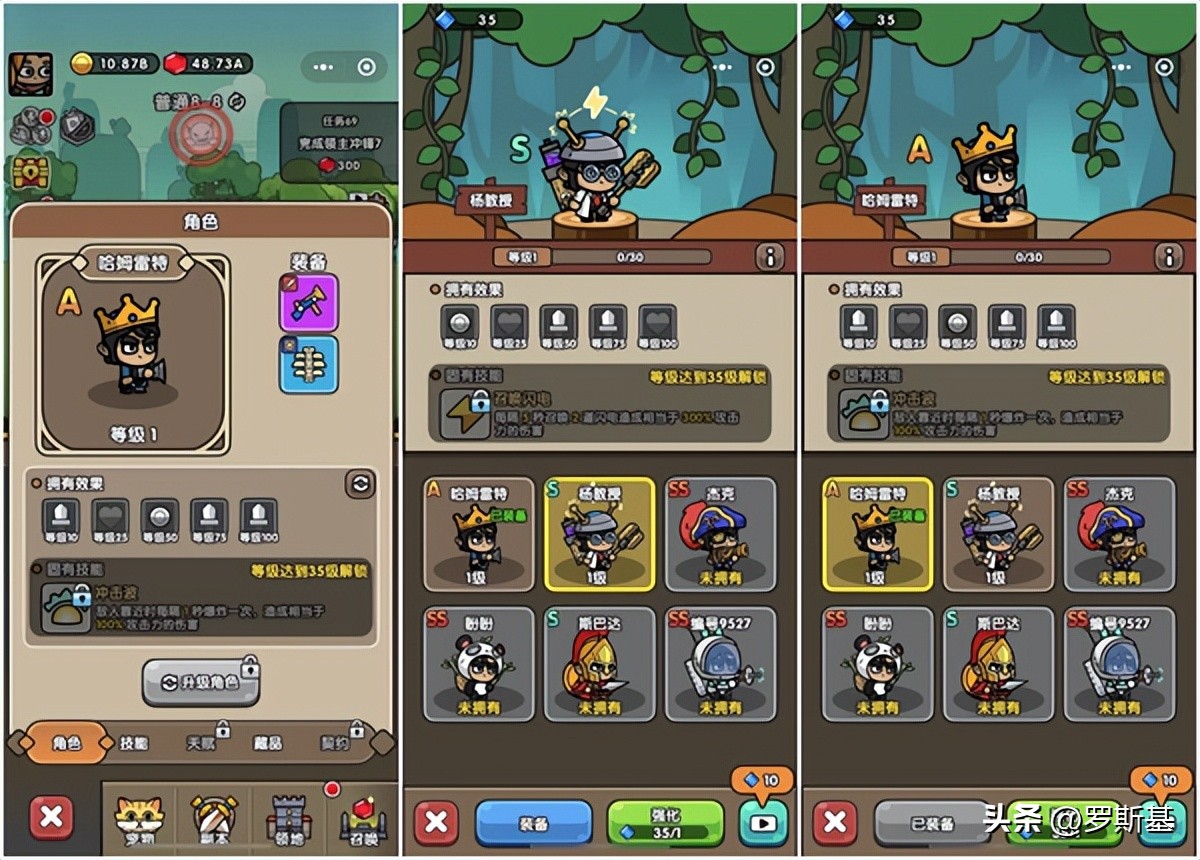Click the swap arrows beside 拥有效果

tap(359, 484)
